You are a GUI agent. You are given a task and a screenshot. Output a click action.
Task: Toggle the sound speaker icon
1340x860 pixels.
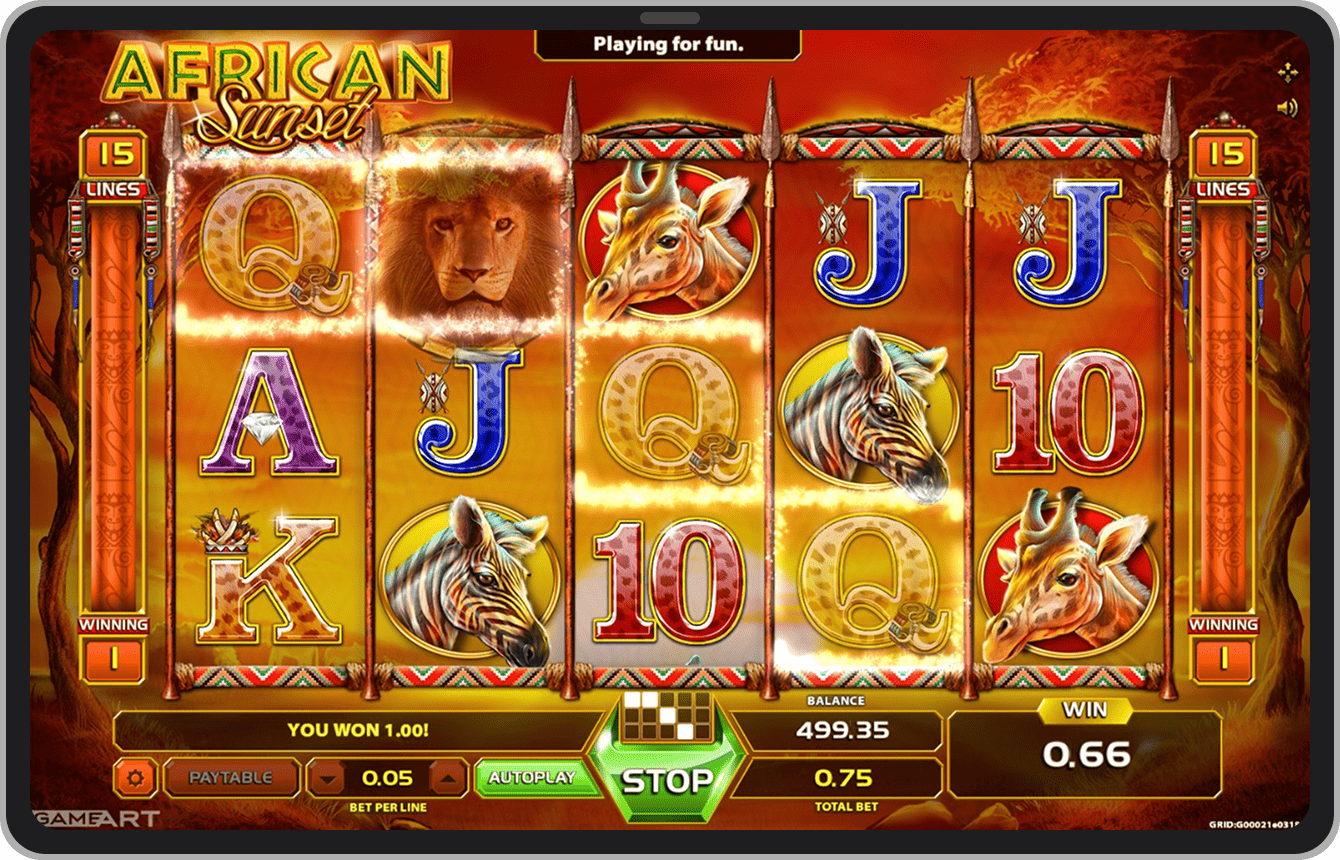click(1287, 107)
